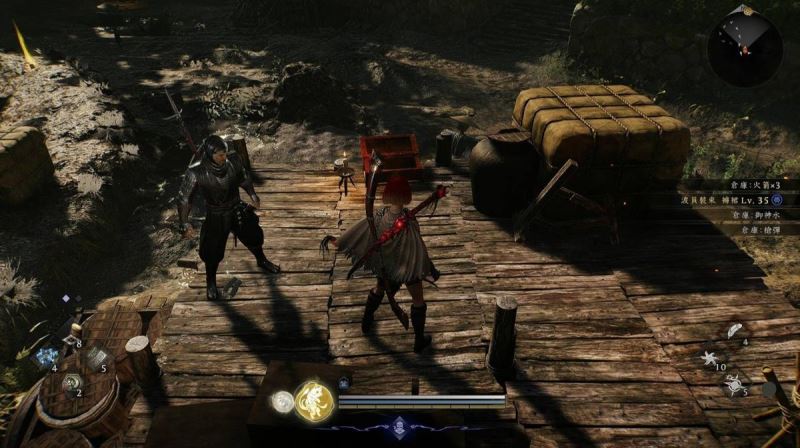
Task: Use the glowing blue shortcut item
Action: 45,357
